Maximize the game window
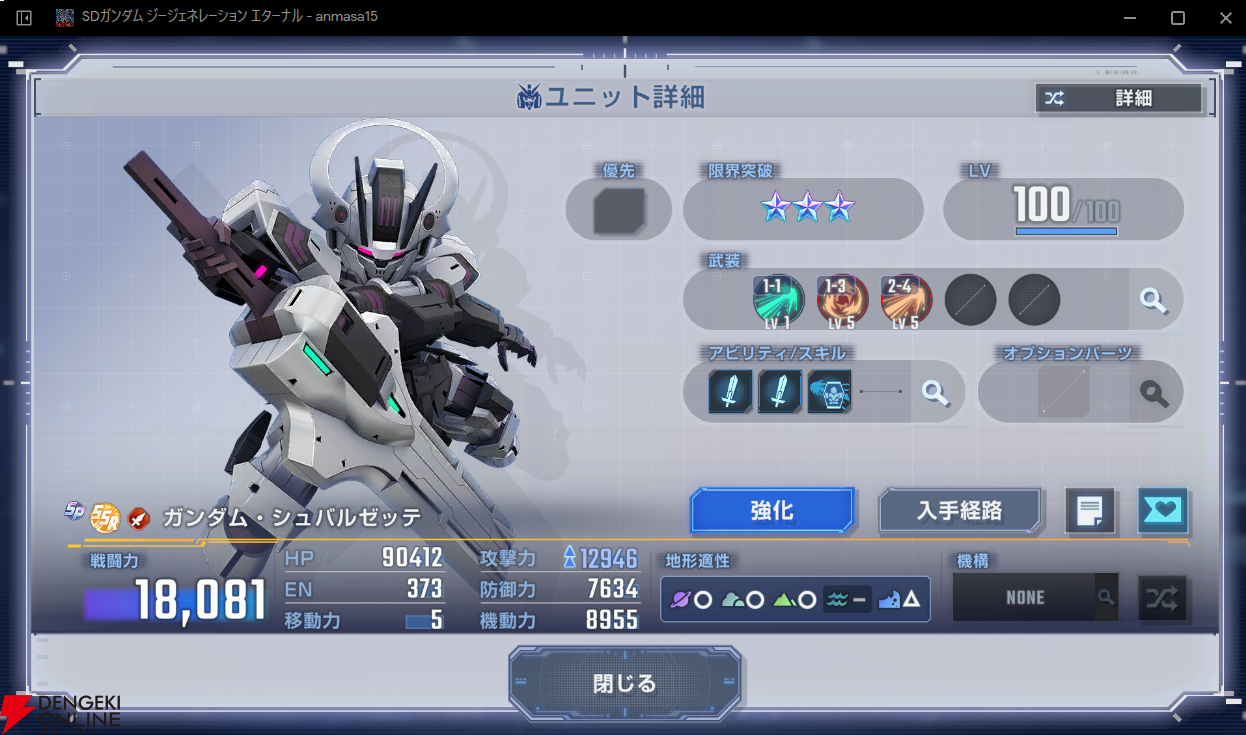1246x735 pixels. pyautogui.click(x=1178, y=18)
